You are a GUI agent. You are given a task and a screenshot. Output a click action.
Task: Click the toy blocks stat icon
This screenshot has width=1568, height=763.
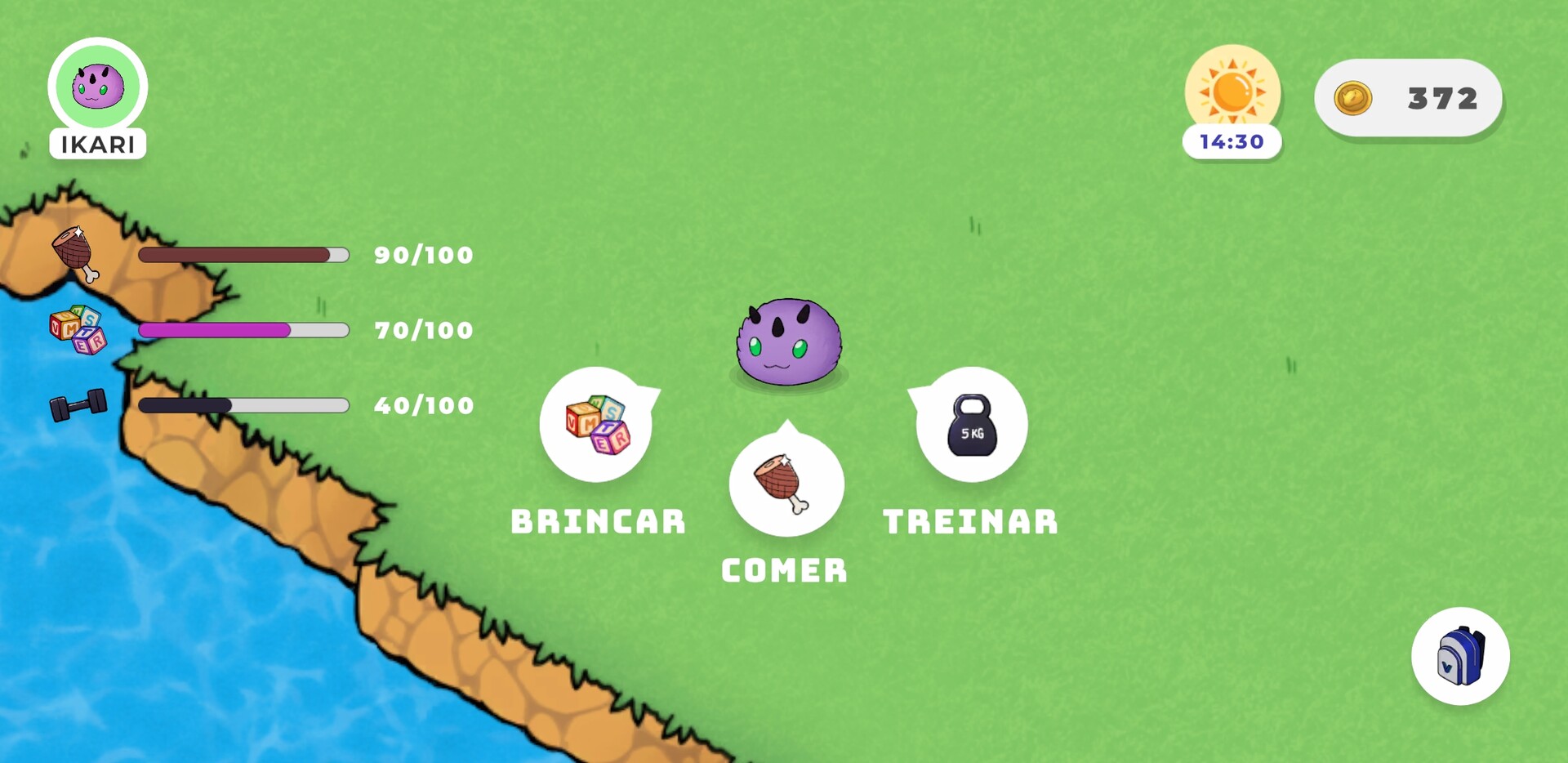click(78, 329)
